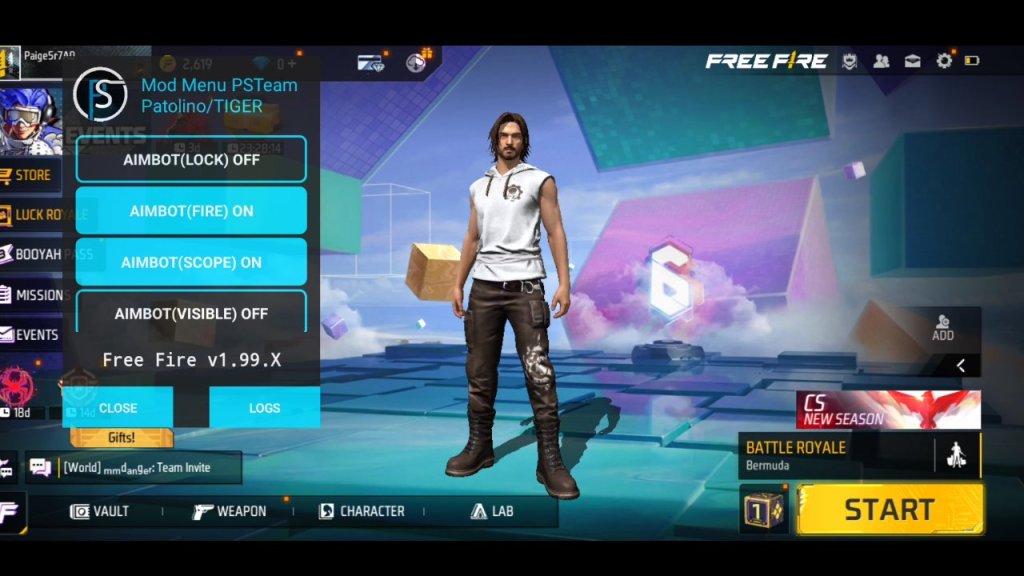Toggle the AIMBOT(FIRE) ON option
The image size is (1024, 576).
[191, 211]
